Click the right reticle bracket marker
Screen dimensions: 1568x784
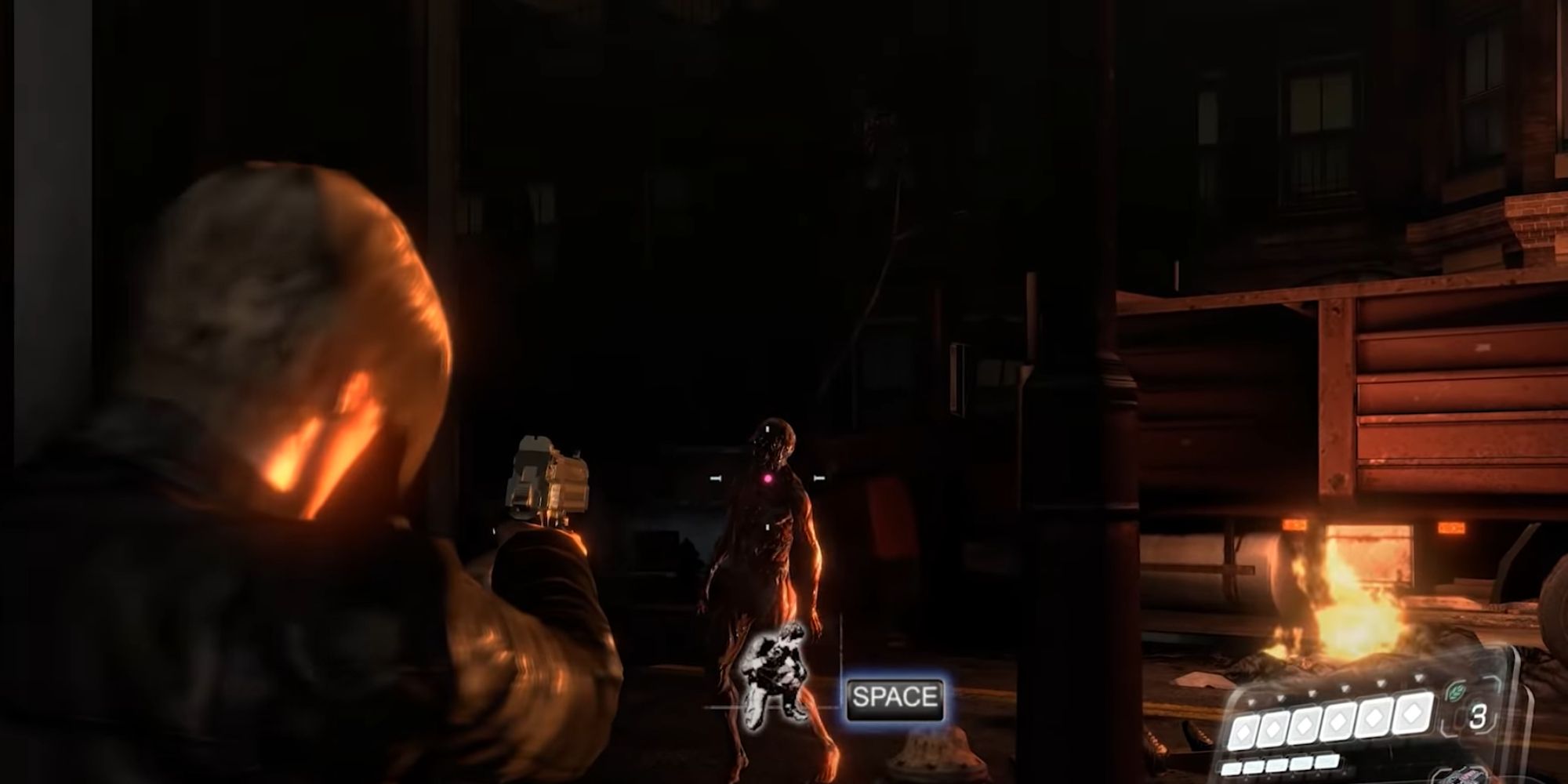coord(819,477)
